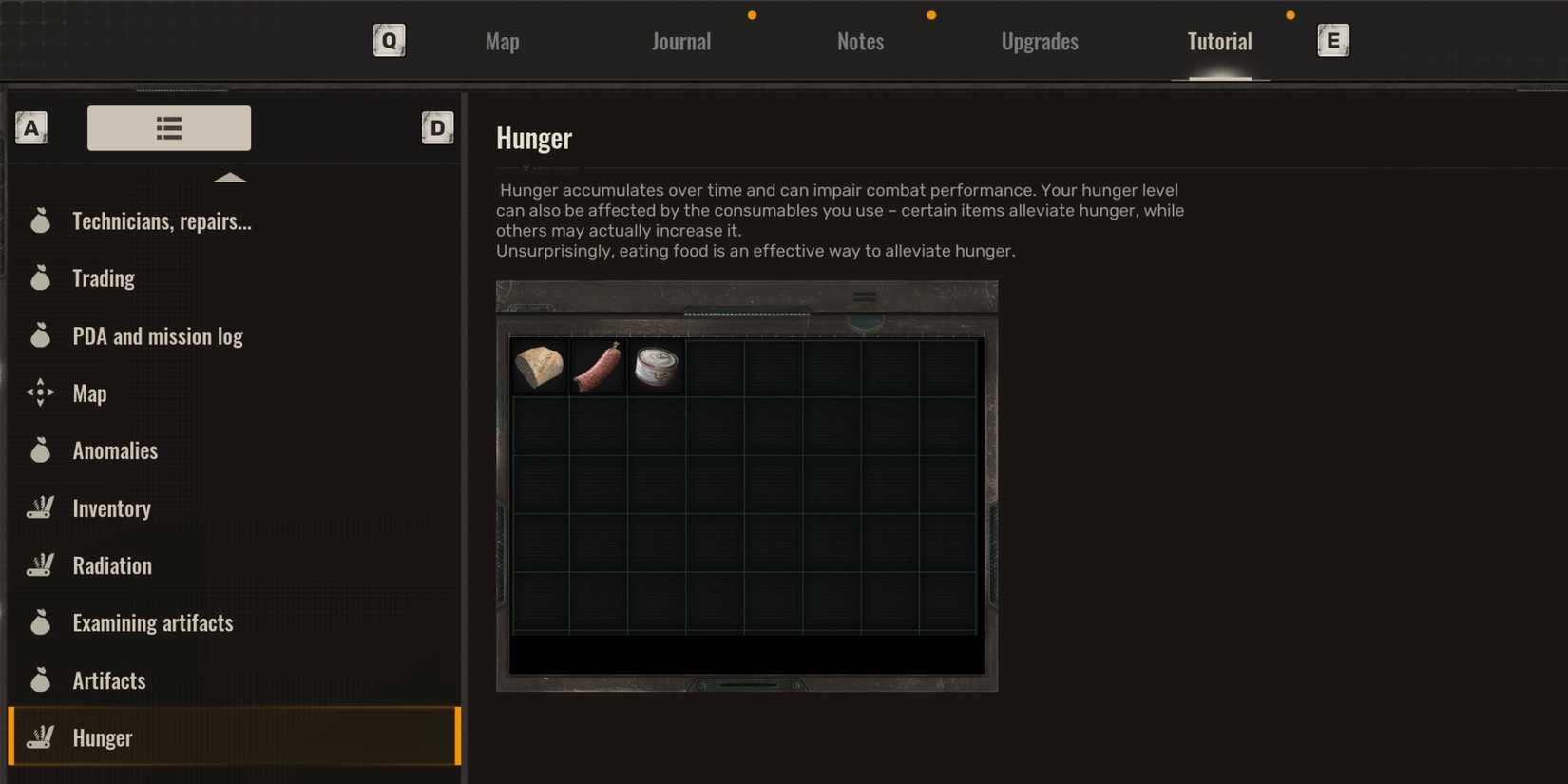Select the bread loaf item in inventory grid
Image resolution: width=1568 pixels, height=784 pixels.
click(540, 366)
